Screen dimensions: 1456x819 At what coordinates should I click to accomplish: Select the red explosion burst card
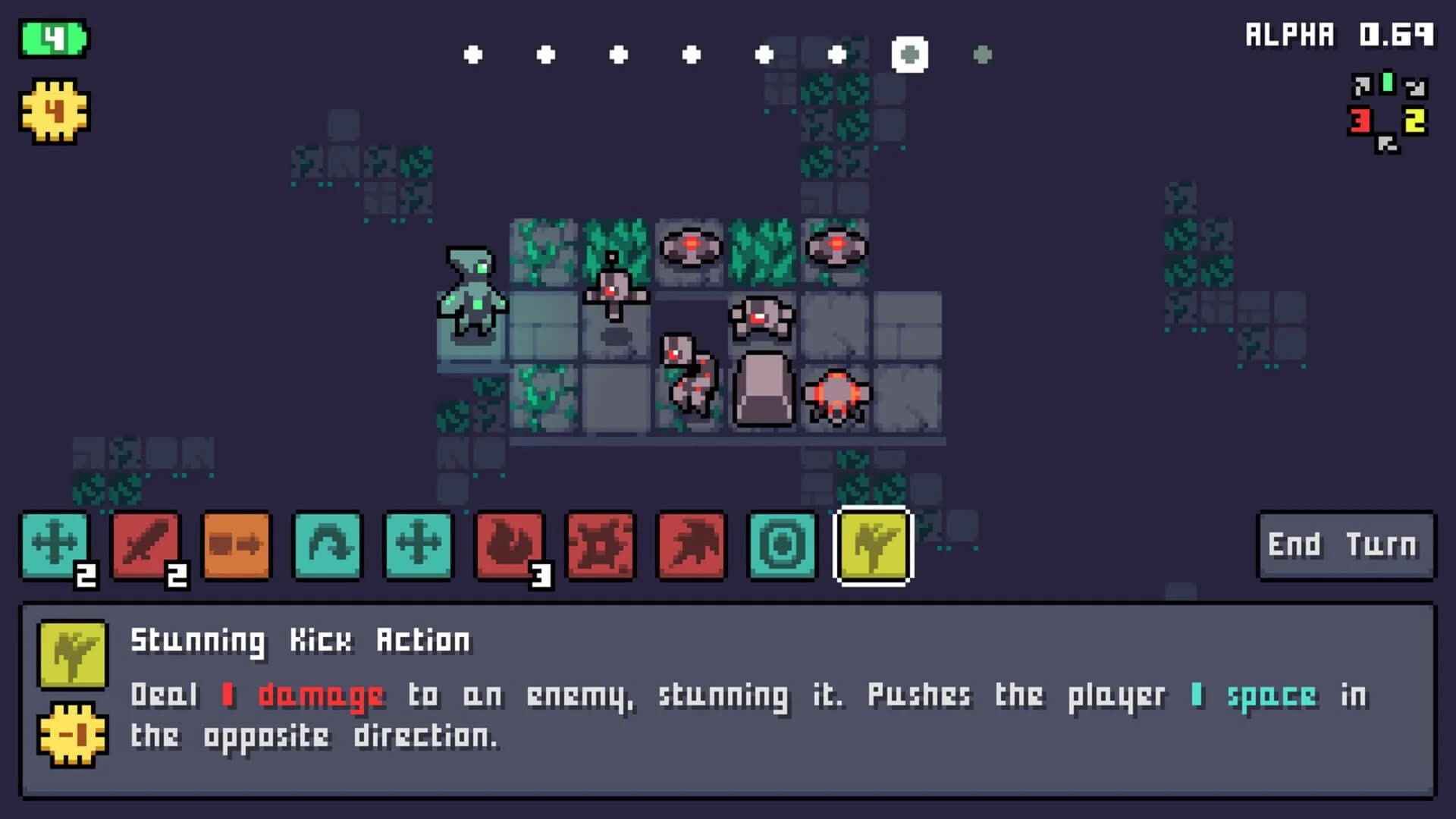[601, 544]
